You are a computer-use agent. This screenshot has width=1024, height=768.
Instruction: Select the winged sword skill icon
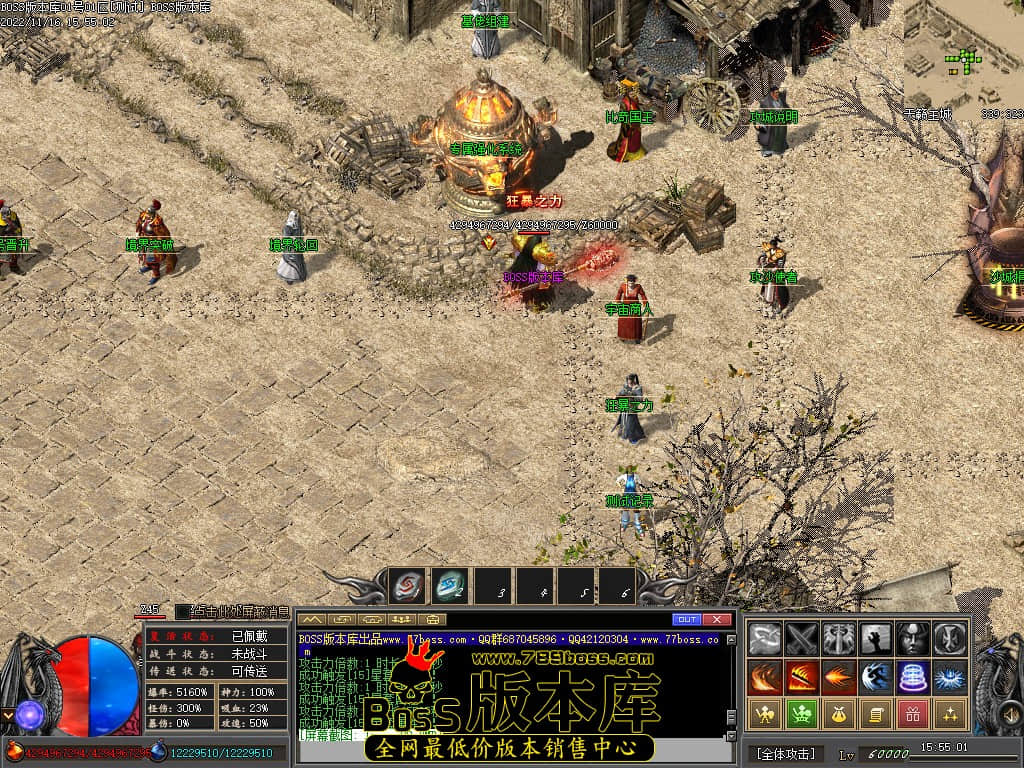point(839,638)
